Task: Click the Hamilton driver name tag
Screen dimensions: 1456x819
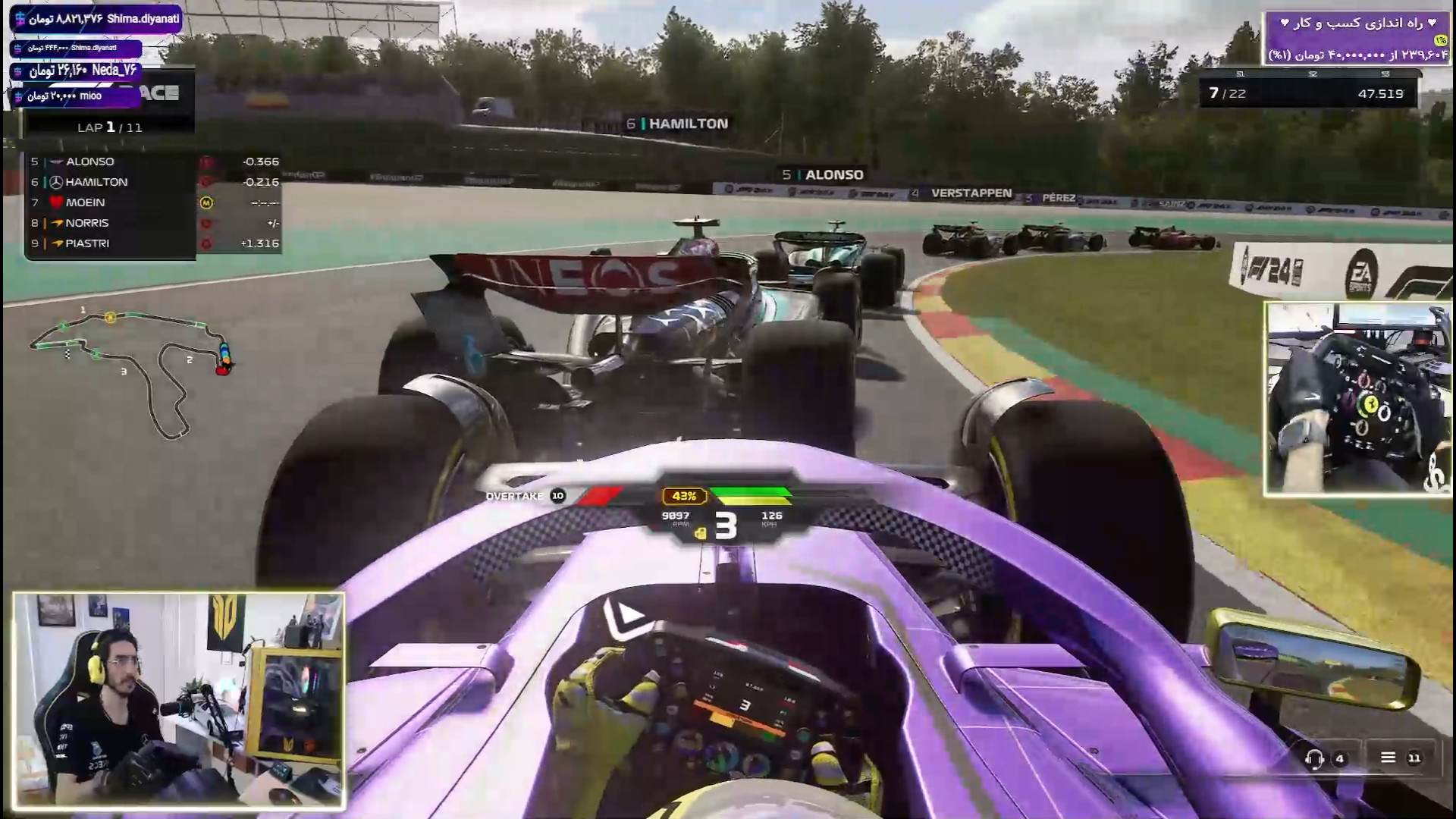Action: [678, 124]
